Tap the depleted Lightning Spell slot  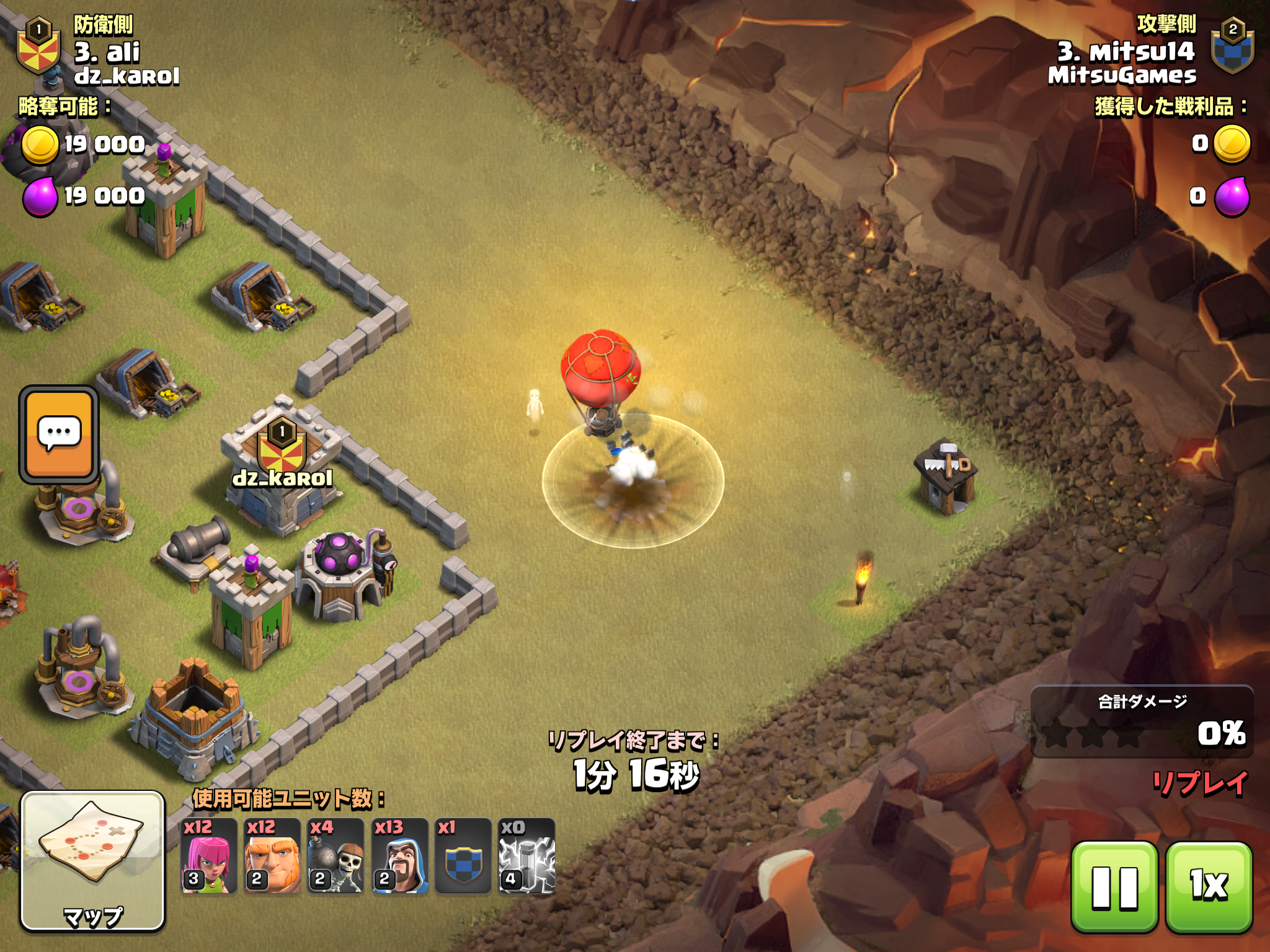(527, 856)
